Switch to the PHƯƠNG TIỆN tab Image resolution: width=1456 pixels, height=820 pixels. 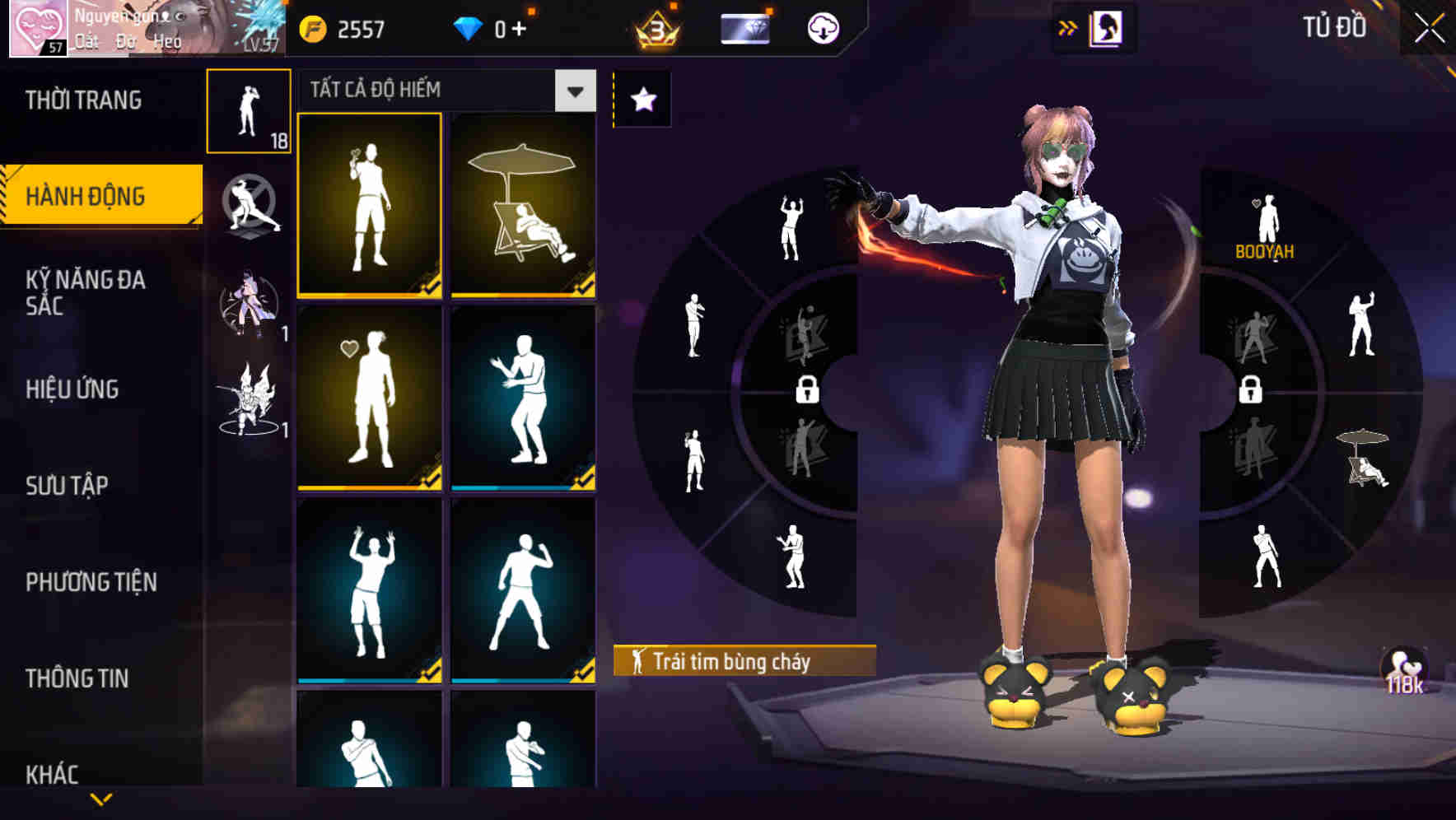(x=91, y=580)
